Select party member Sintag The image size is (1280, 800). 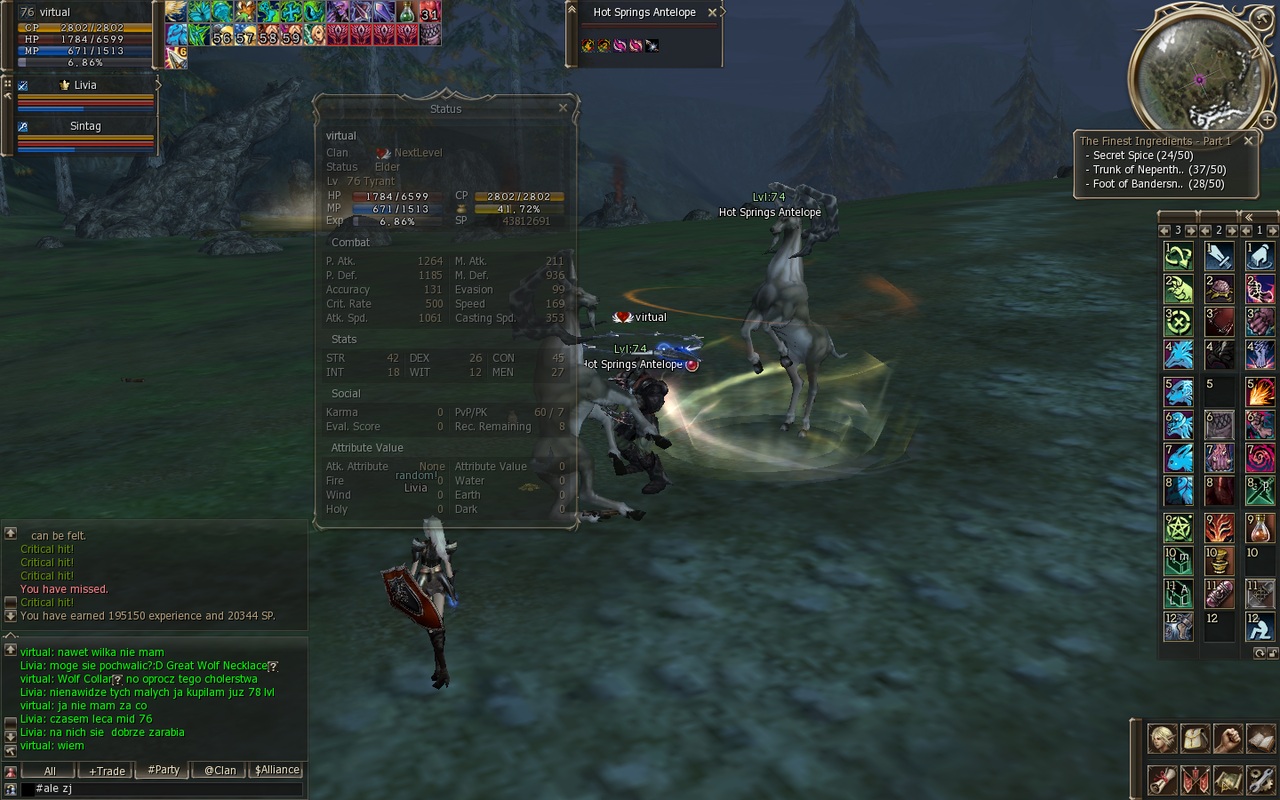(x=85, y=127)
